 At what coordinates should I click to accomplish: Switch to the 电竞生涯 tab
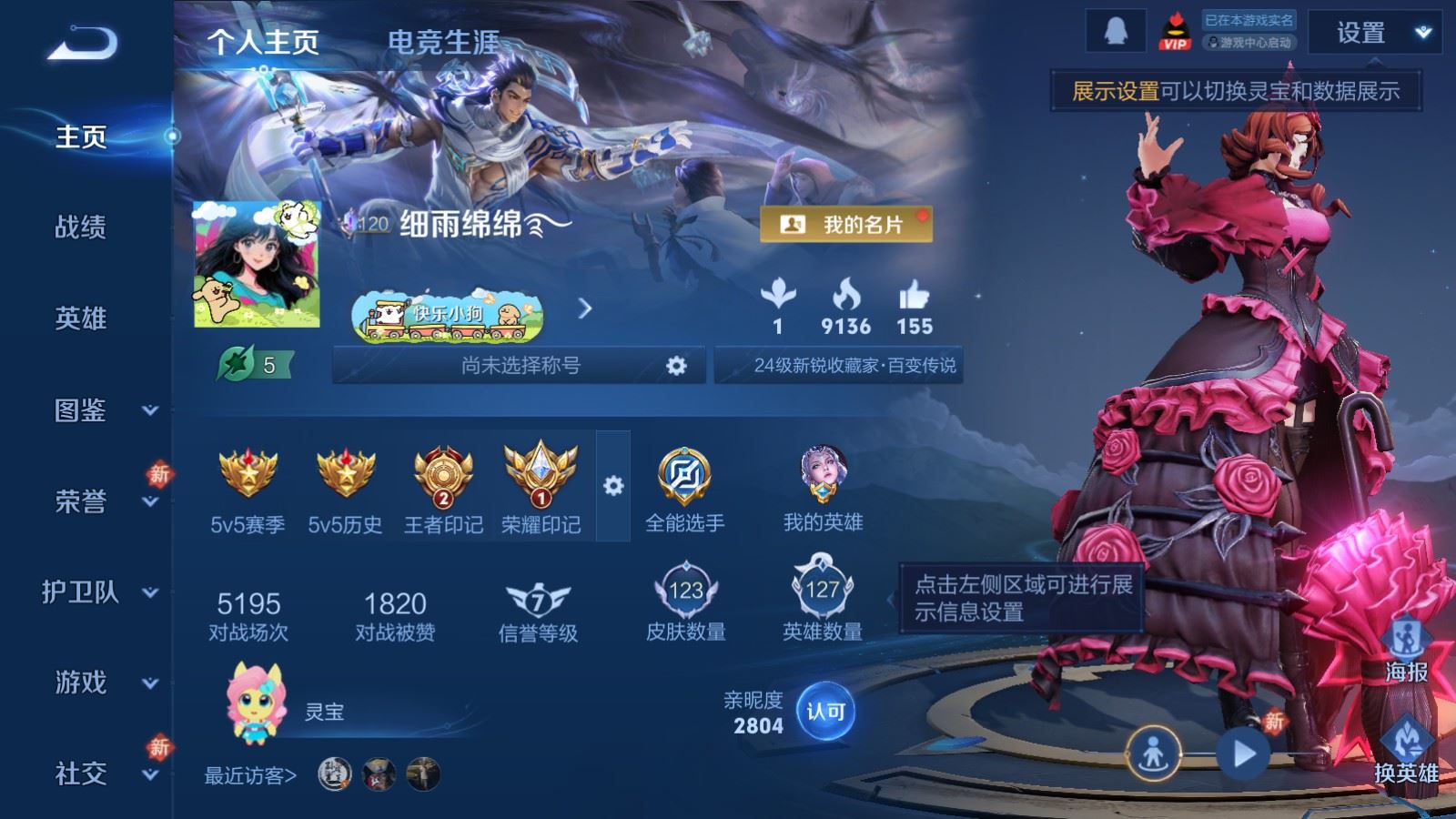pos(443,42)
